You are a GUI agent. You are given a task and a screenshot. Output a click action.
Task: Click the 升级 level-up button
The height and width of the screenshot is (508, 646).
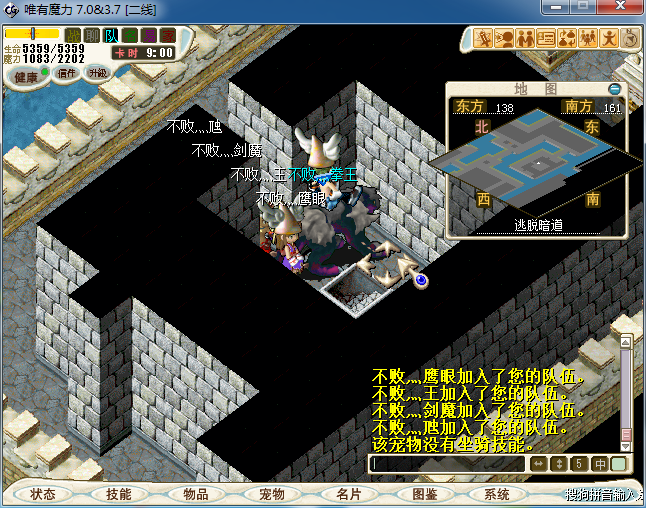(97, 73)
